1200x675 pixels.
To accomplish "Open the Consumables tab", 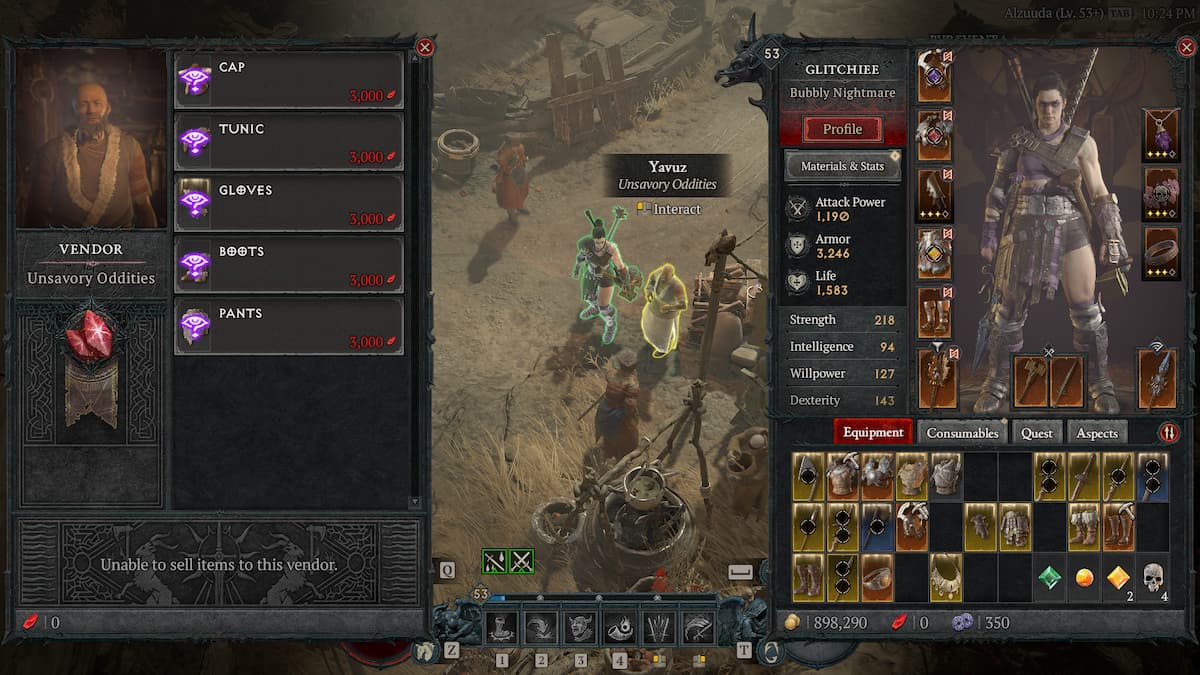I will pyautogui.click(x=962, y=433).
